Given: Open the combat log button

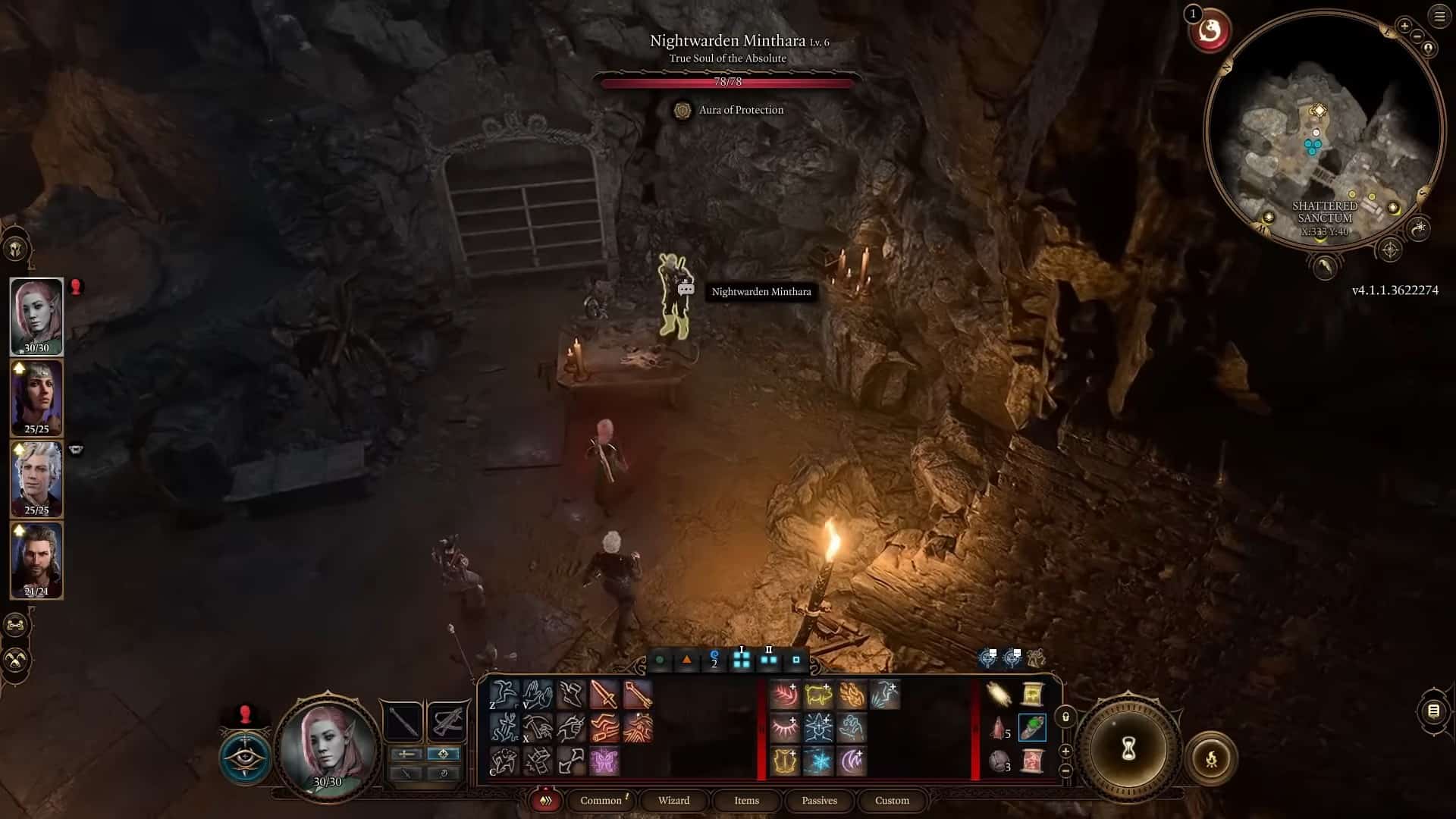Looking at the screenshot, I should pos(1433,711).
